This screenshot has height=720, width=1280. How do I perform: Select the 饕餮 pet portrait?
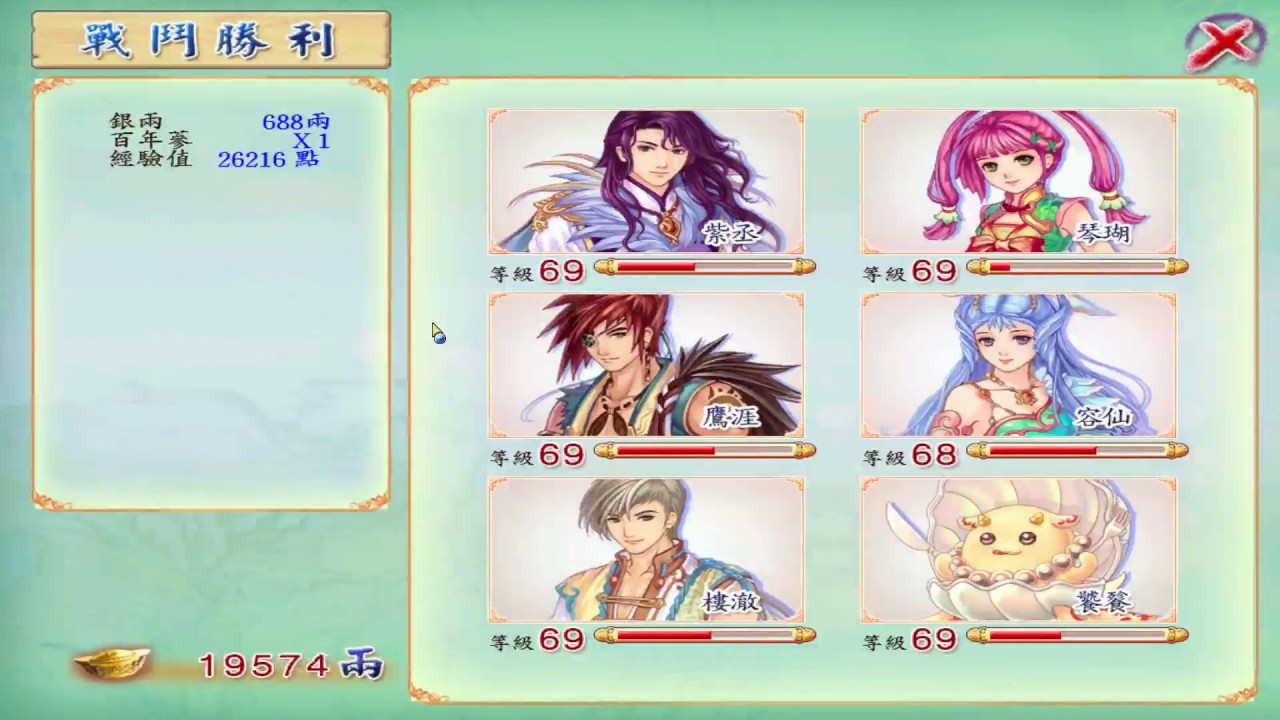[1018, 549]
